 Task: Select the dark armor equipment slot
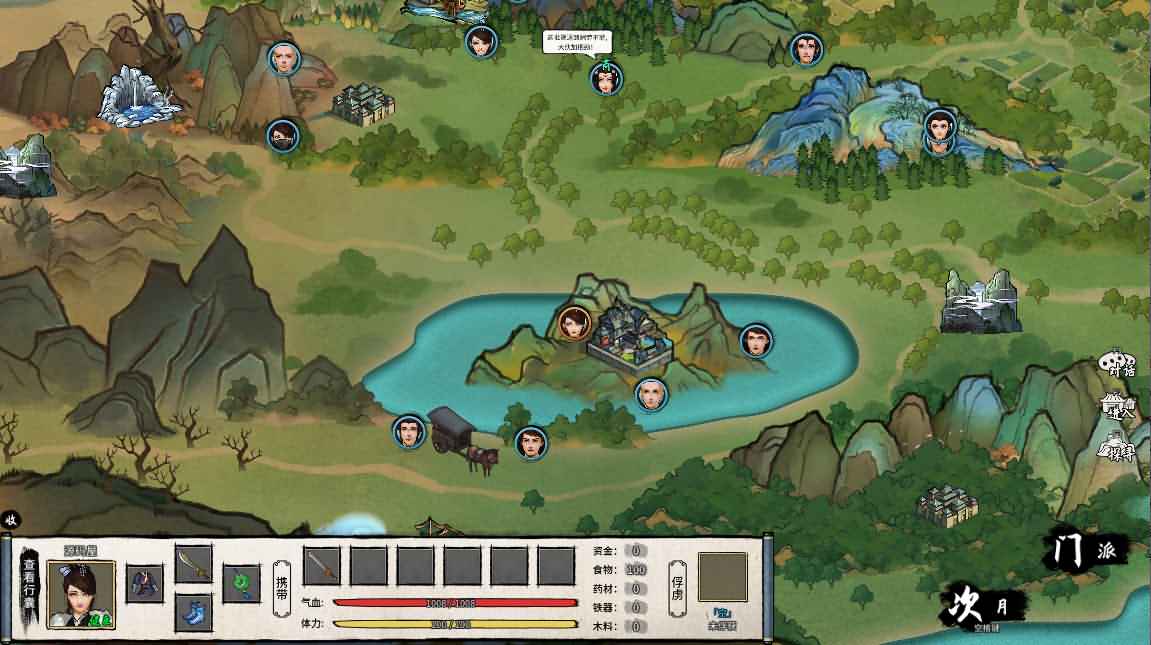coord(145,583)
